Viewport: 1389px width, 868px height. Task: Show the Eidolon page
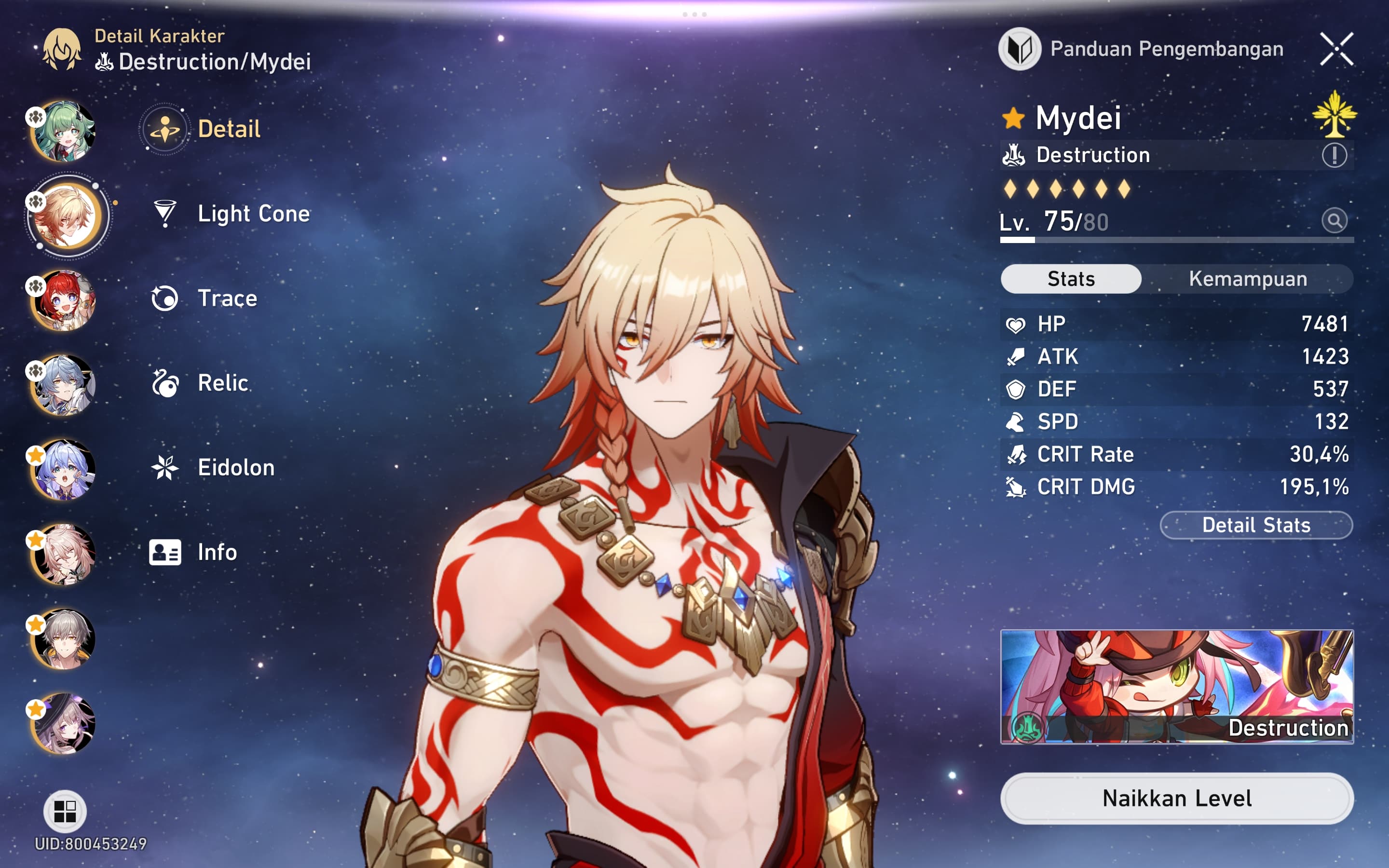pos(235,467)
